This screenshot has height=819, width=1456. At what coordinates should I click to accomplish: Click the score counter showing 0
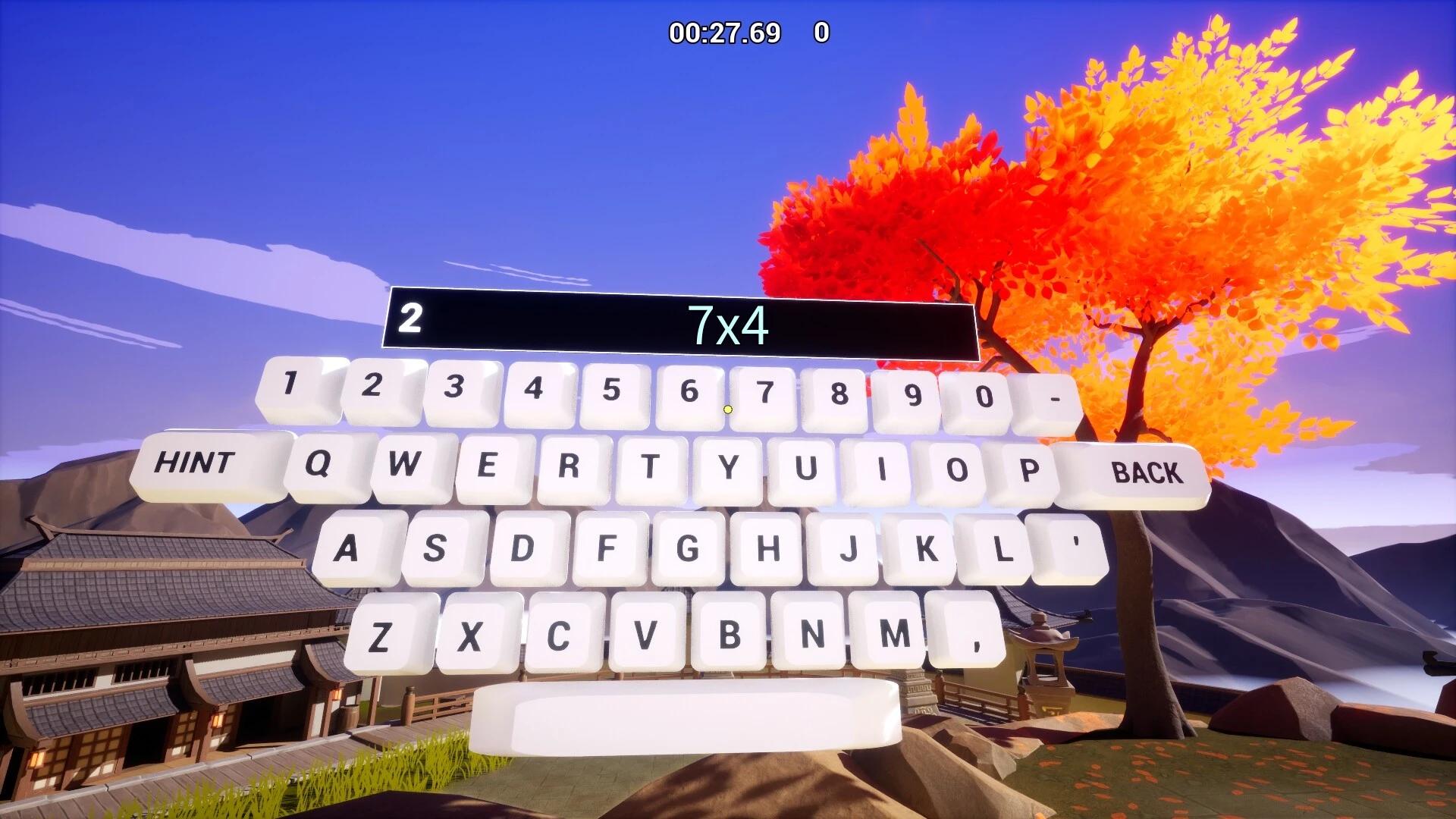pos(821,32)
